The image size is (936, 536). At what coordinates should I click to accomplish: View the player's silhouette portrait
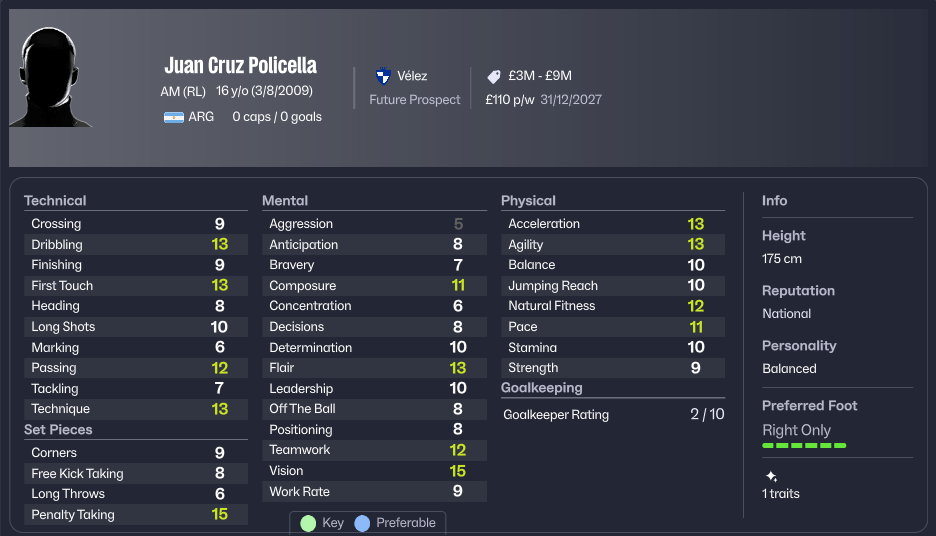pyautogui.click(x=49, y=78)
